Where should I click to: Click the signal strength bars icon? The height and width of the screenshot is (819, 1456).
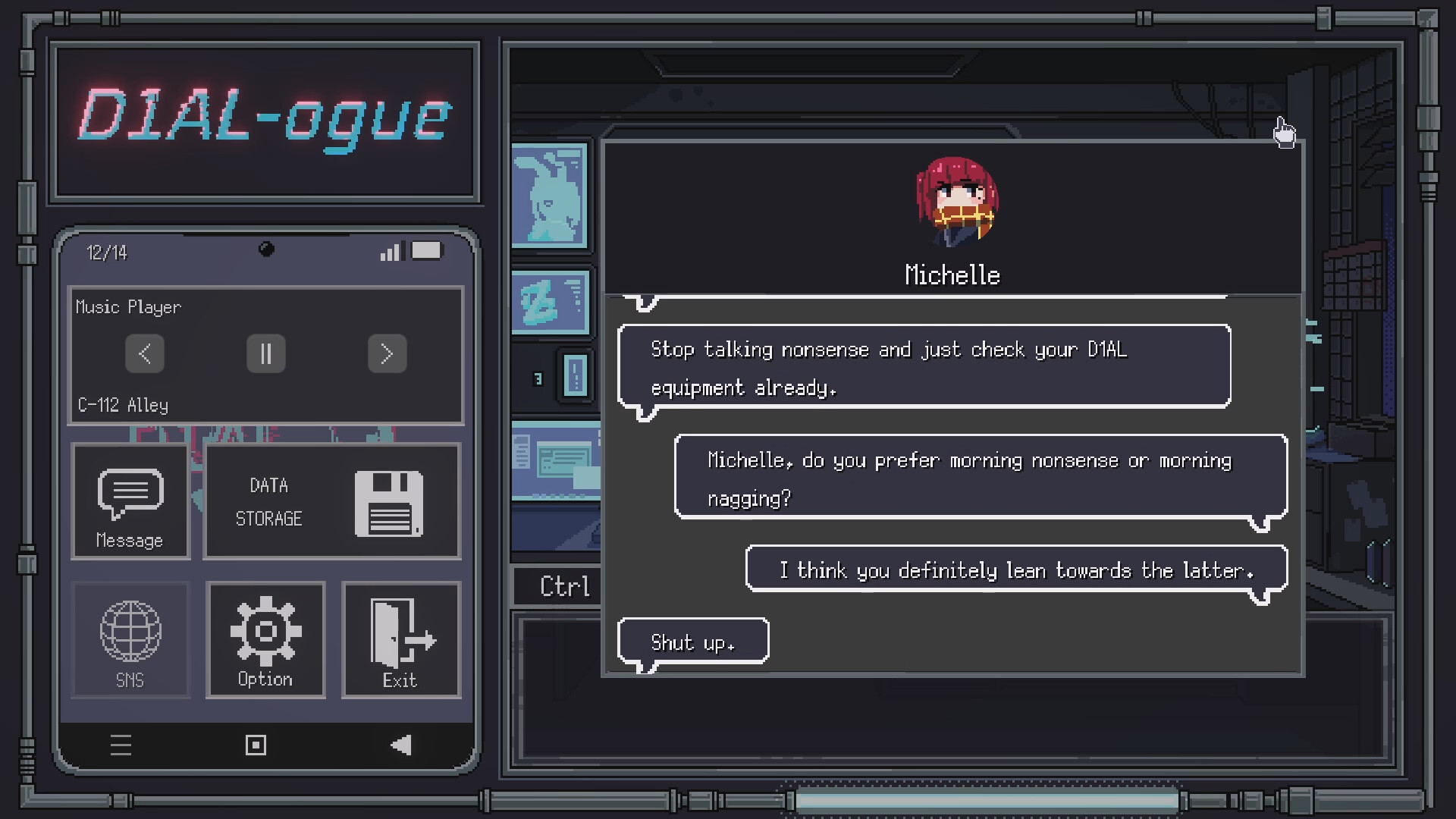click(391, 251)
